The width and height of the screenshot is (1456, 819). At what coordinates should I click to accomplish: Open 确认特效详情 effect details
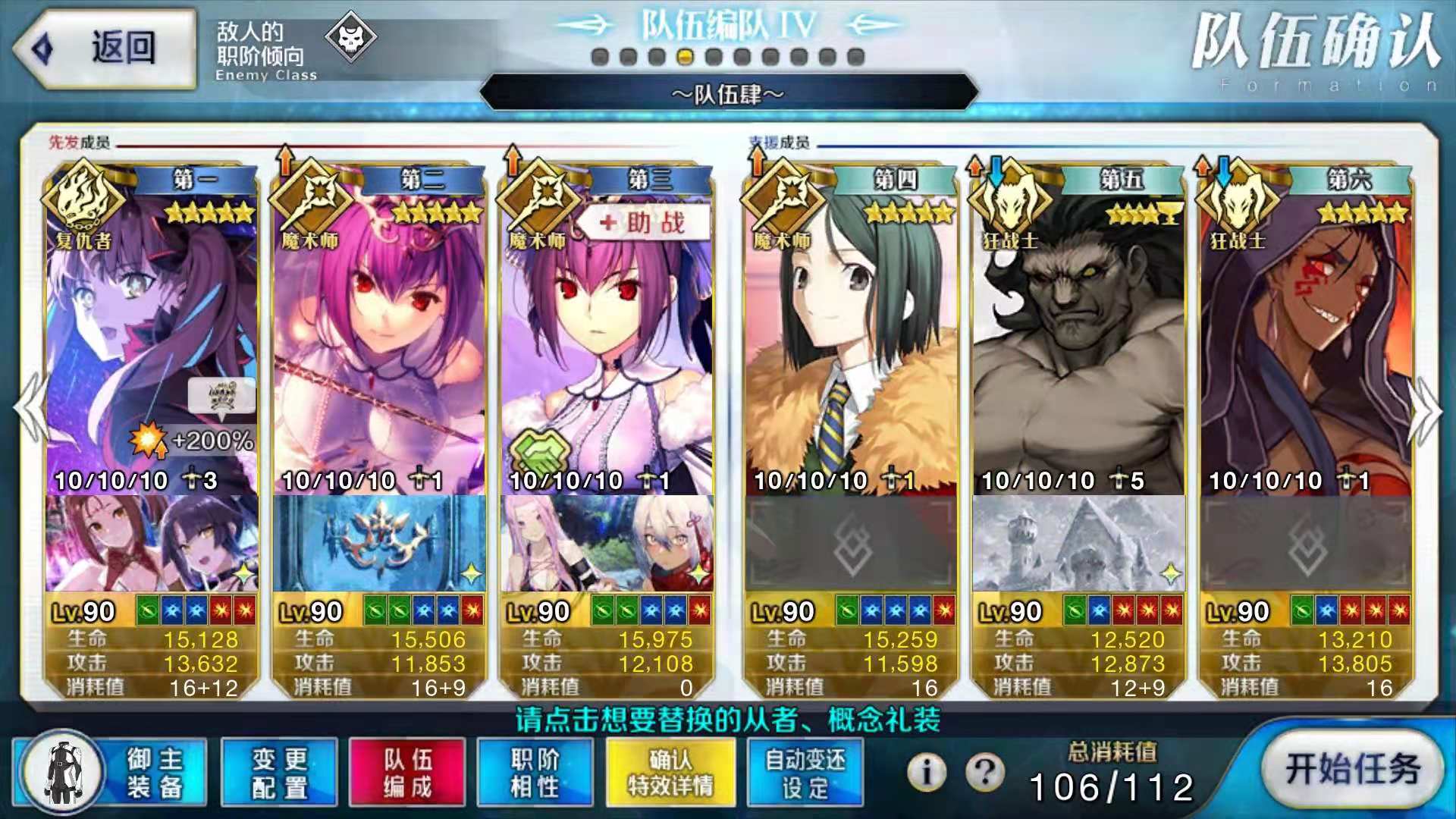click(670, 772)
